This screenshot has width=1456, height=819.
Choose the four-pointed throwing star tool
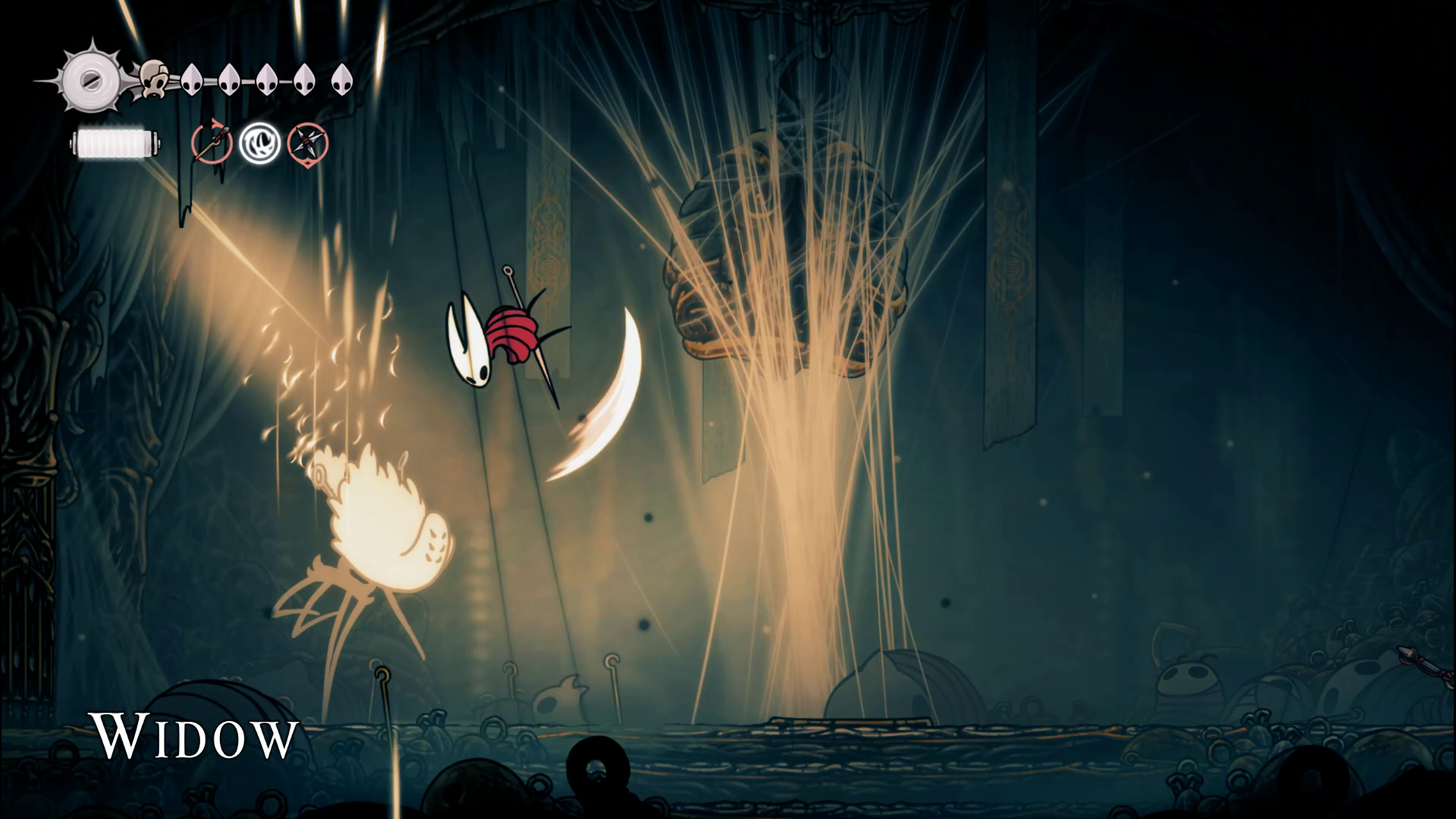pos(308,143)
